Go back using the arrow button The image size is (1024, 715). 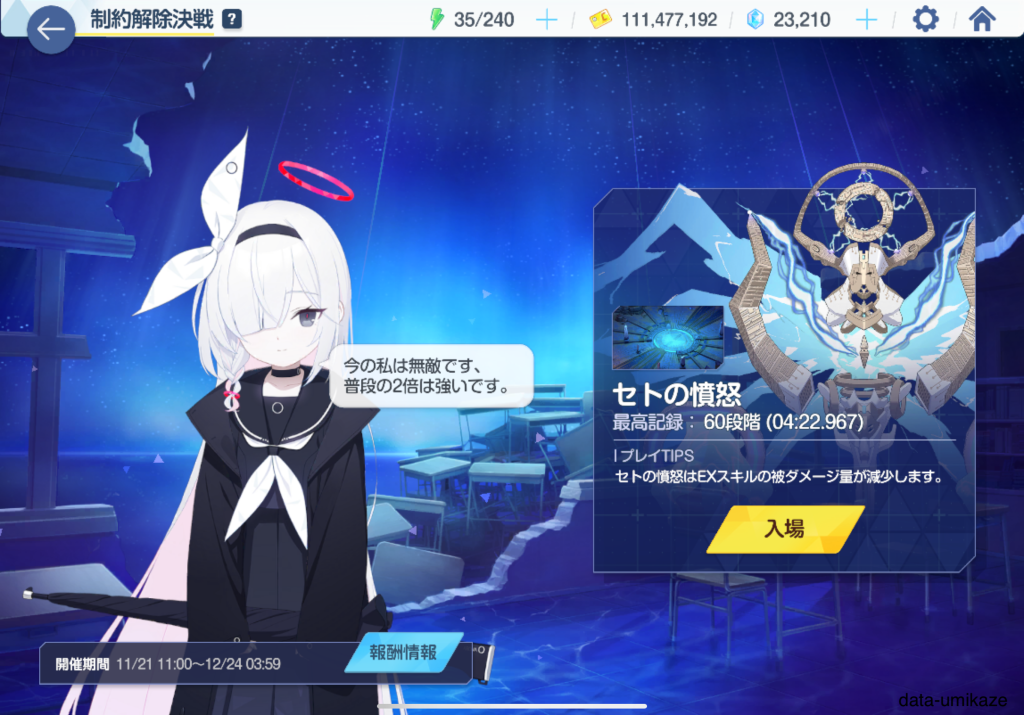tap(51, 30)
